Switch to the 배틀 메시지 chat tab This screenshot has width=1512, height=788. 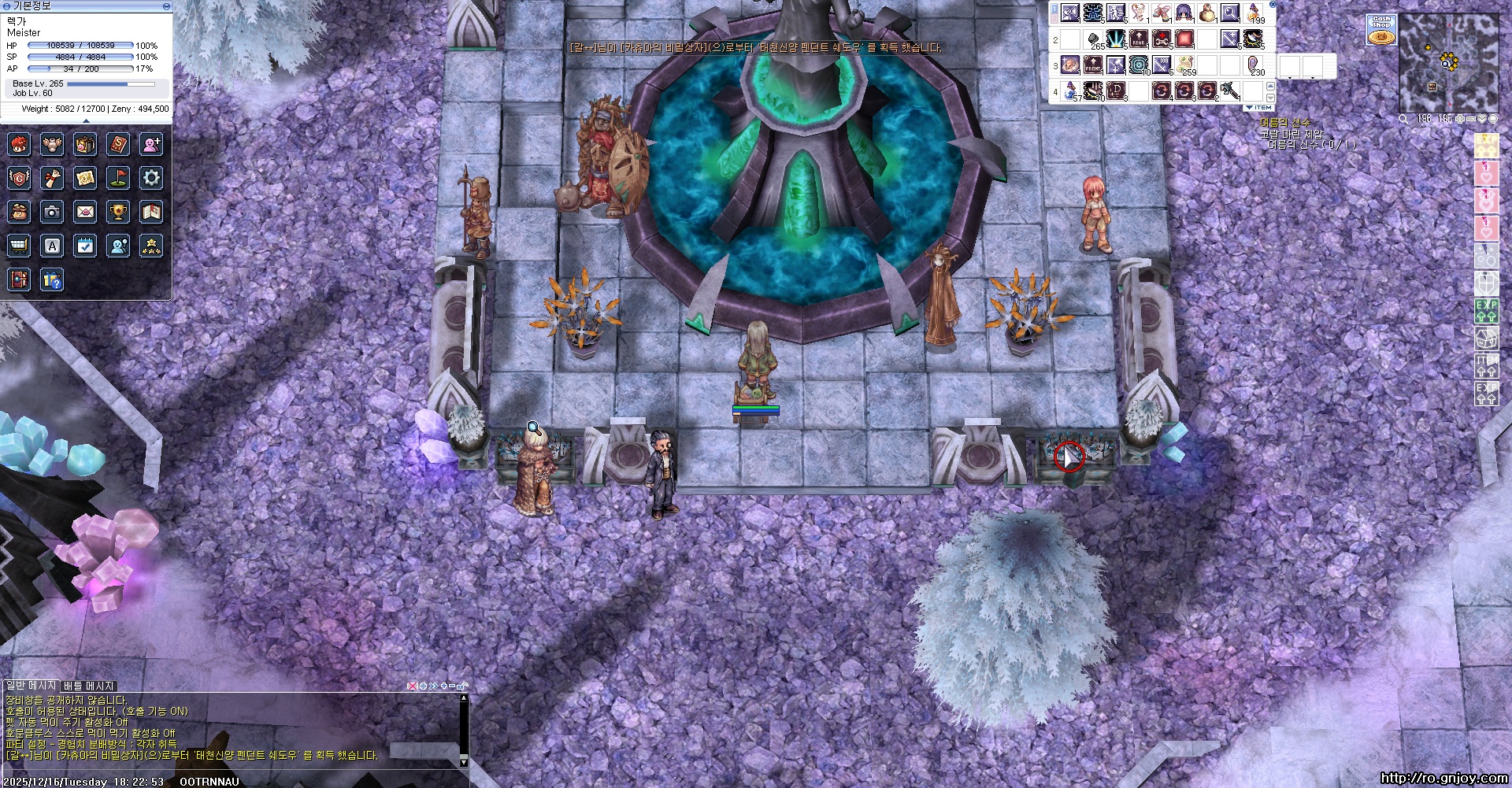[89, 686]
